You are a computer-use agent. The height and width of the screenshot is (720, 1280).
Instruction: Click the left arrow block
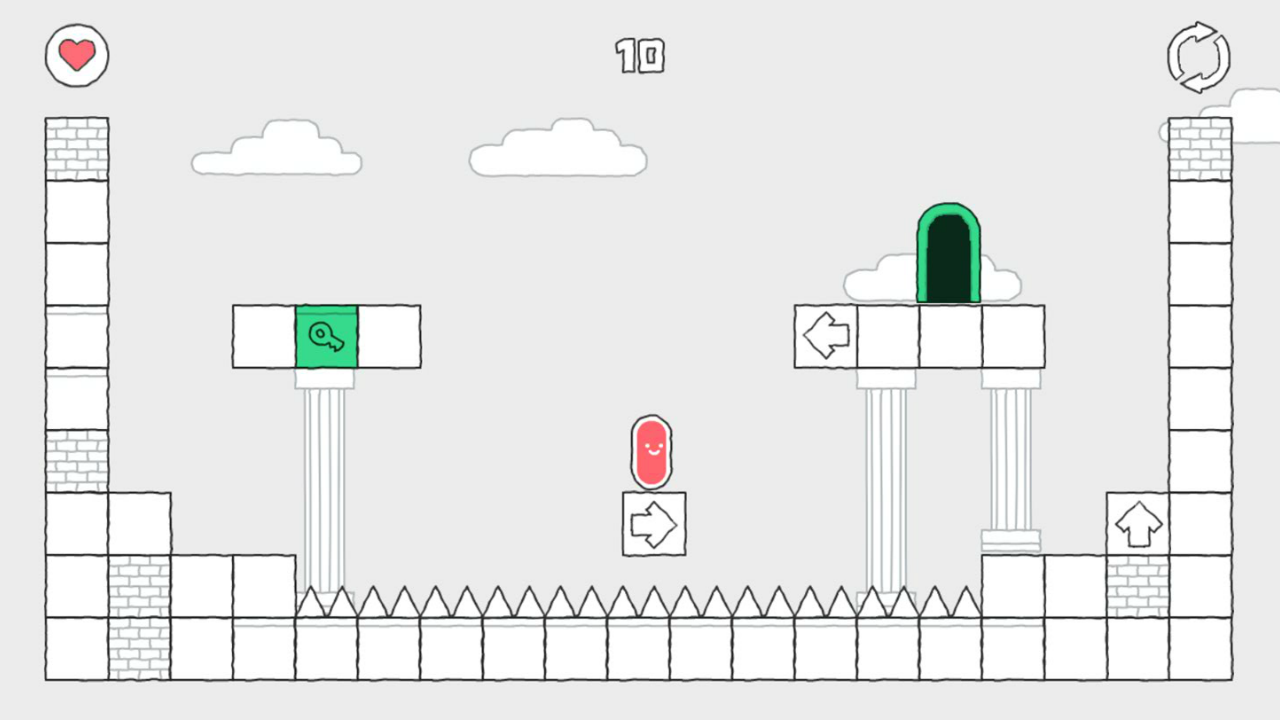824,336
